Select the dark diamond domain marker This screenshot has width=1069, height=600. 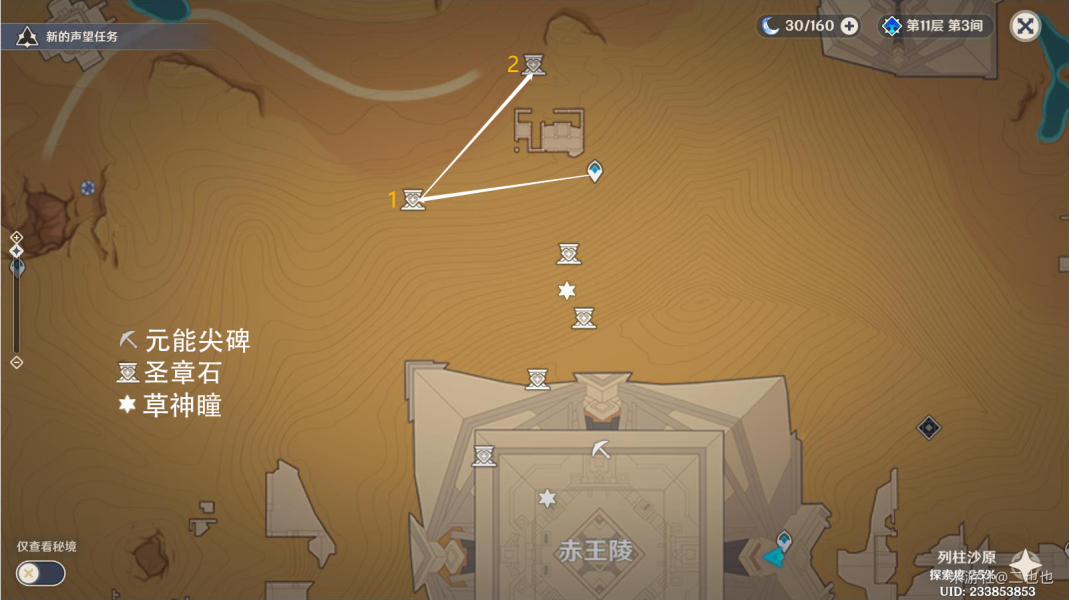(x=929, y=428)
